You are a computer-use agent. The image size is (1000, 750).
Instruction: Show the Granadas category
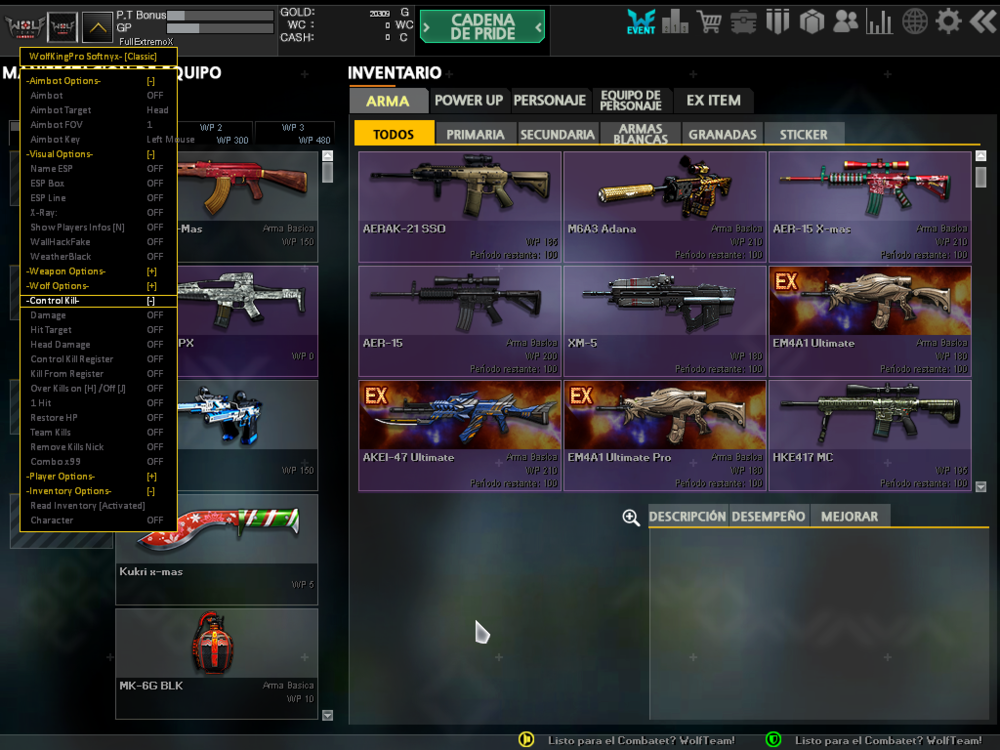click(722, 134)
